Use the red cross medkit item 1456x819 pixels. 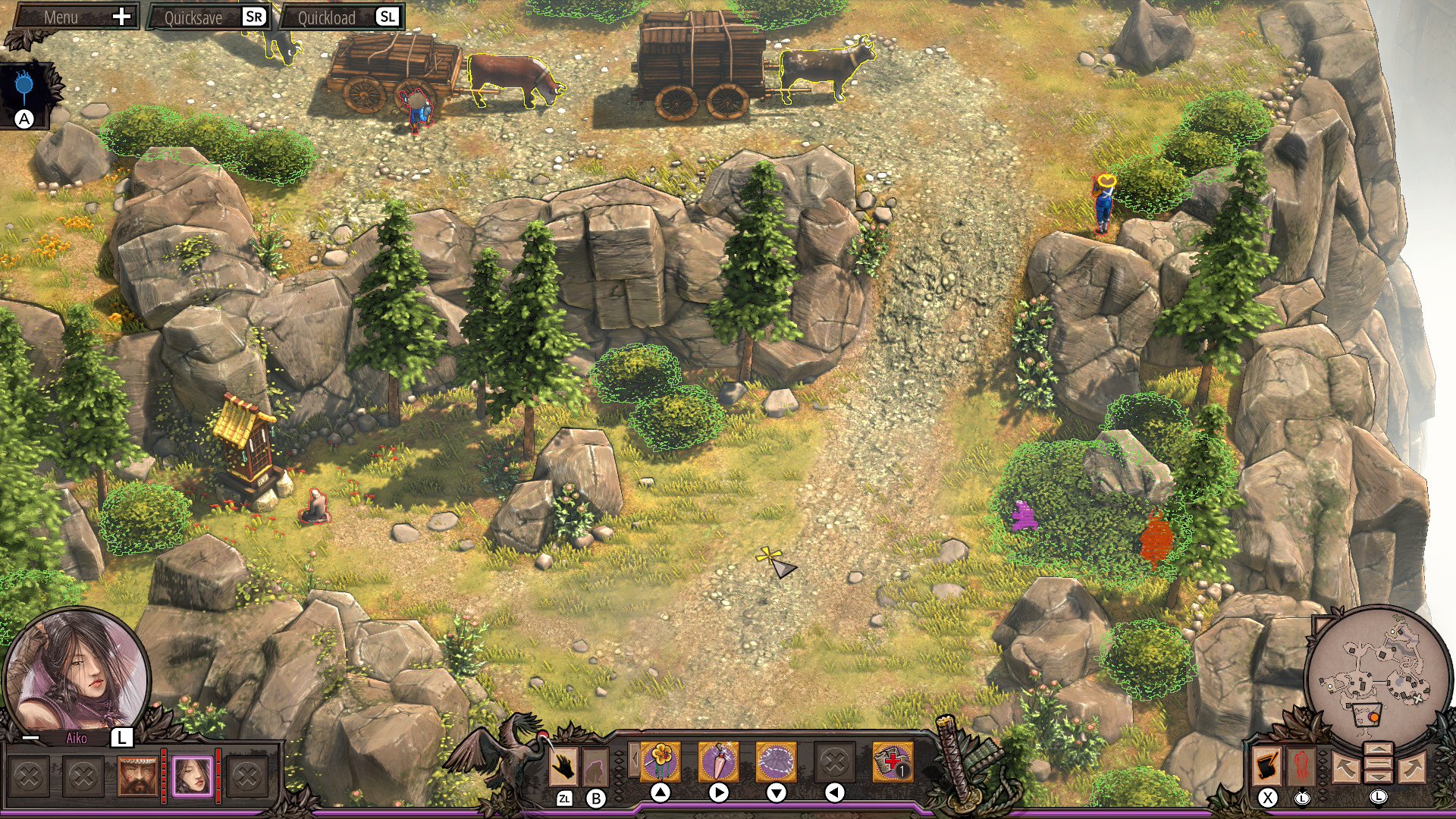pyautogui.click(x=892, y=761)
